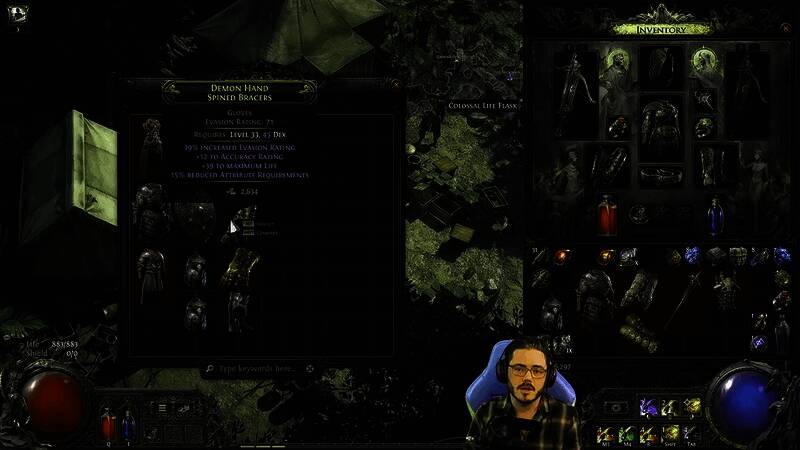The height and width of the screenshot is (450, 800).
Task: Select the equipped belt slot
Action: (x=660, y=176)
